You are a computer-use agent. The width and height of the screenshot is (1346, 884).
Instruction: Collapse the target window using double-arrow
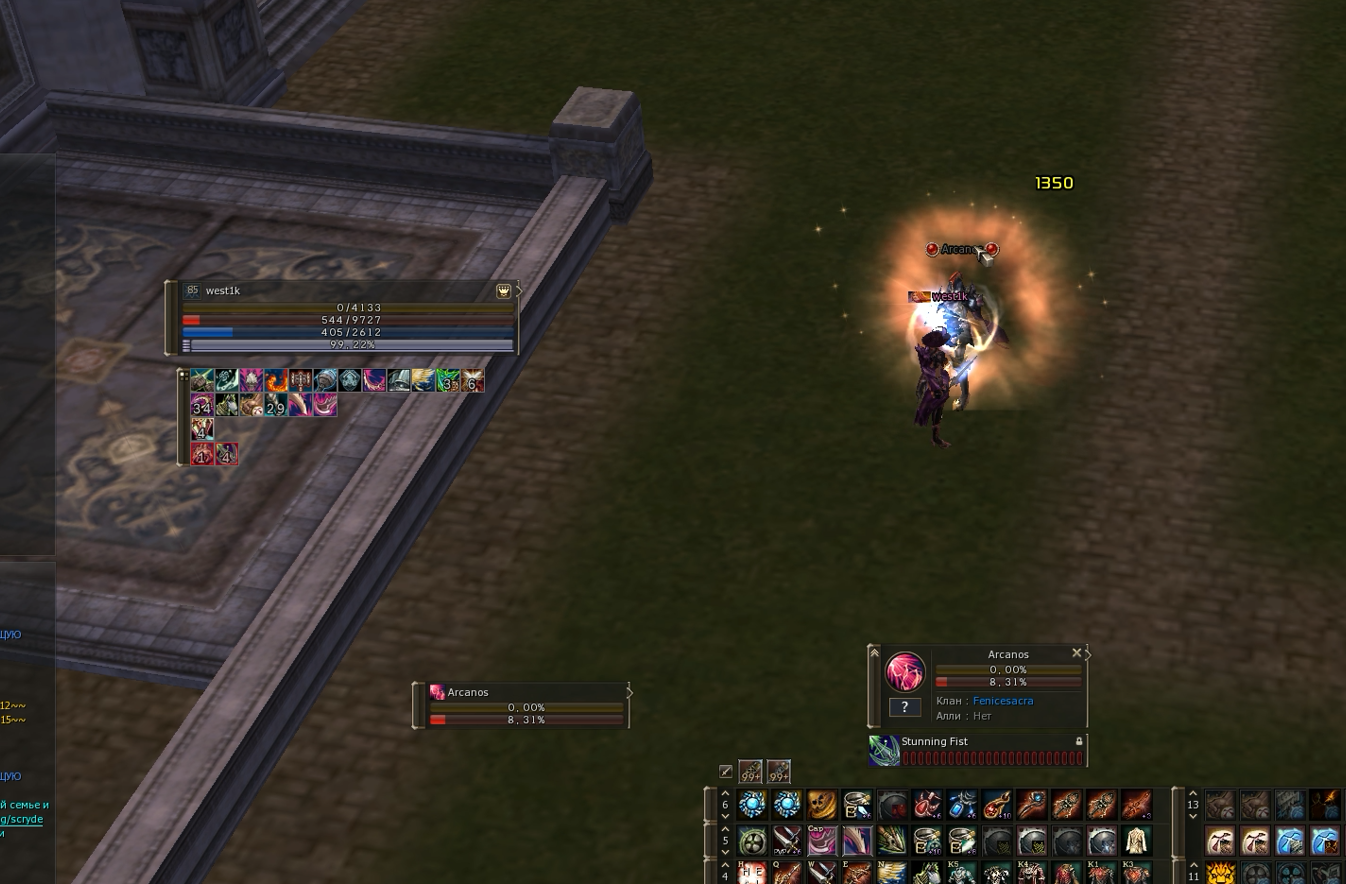[x=874, y=653]
